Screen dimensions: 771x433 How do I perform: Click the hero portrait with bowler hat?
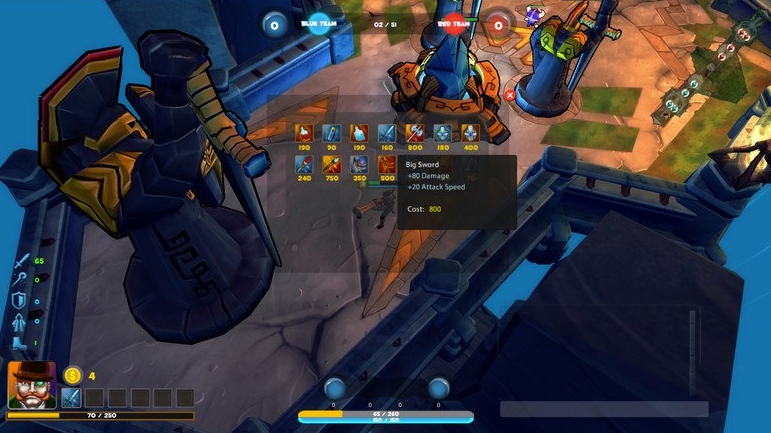click(x=32, y=384)
